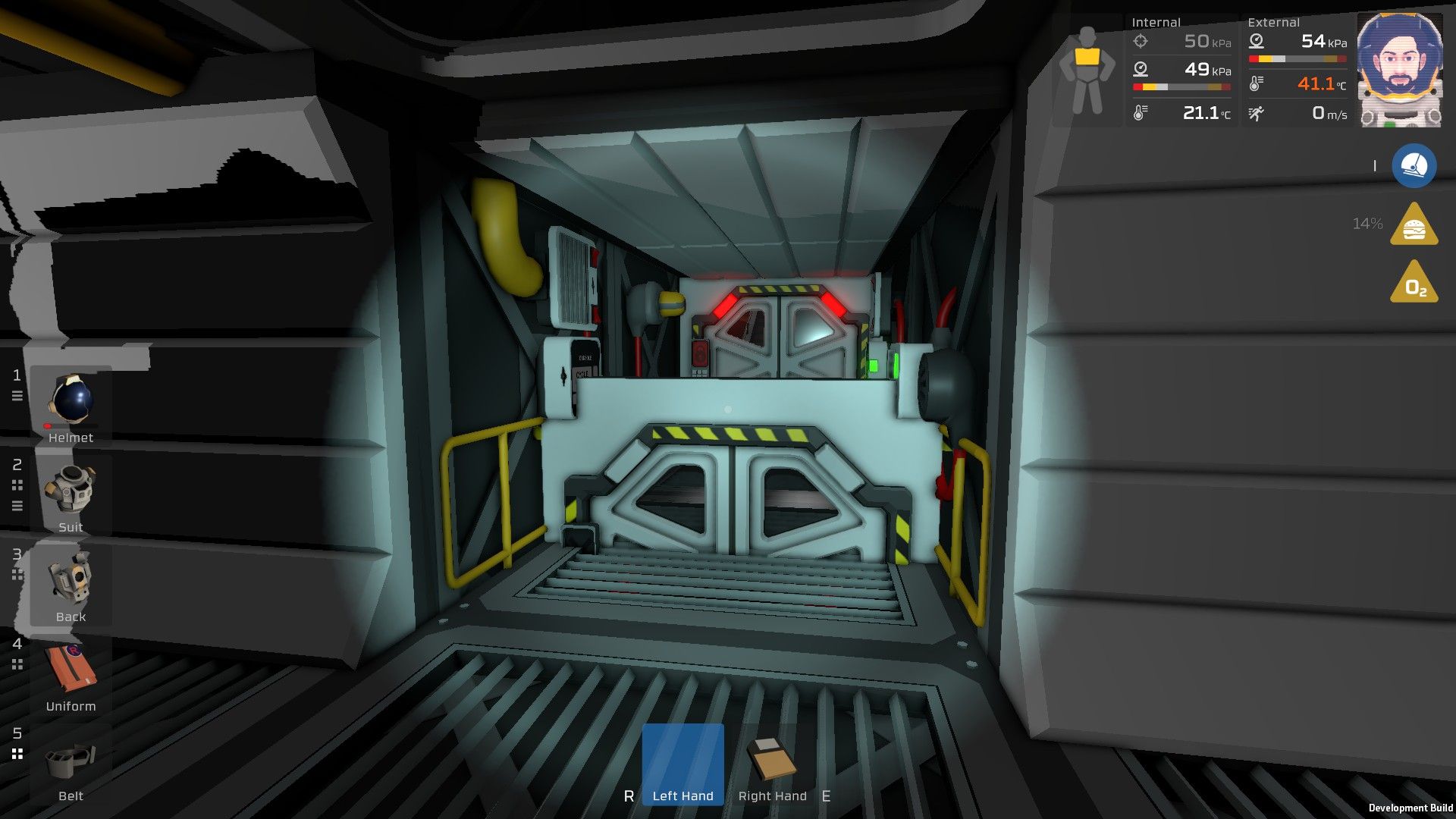
Task: Click the blue helmet HUD status icon
Action: click(1415, 166)
